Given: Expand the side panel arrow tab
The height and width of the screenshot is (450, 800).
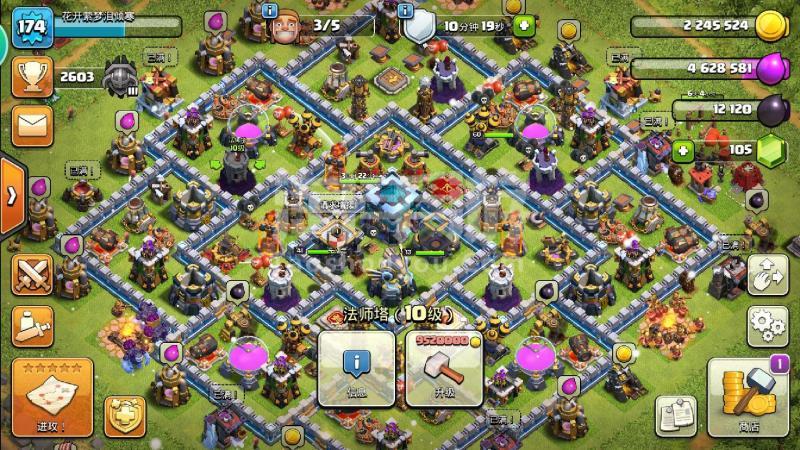Looking at the screenshot, I should [10, 195].
